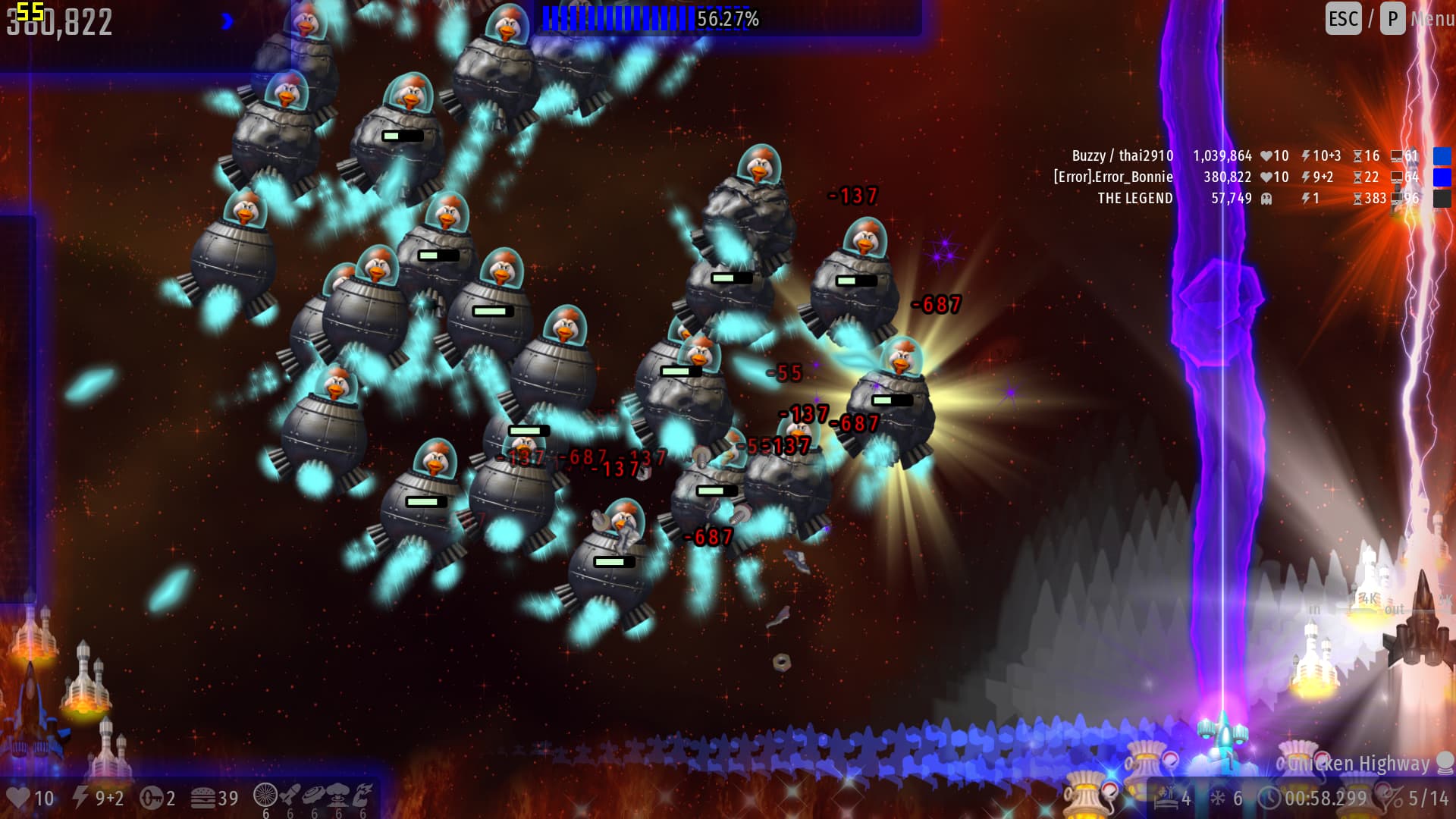
Task: Deploy the mine special weapon
Action: coord(314,795)
